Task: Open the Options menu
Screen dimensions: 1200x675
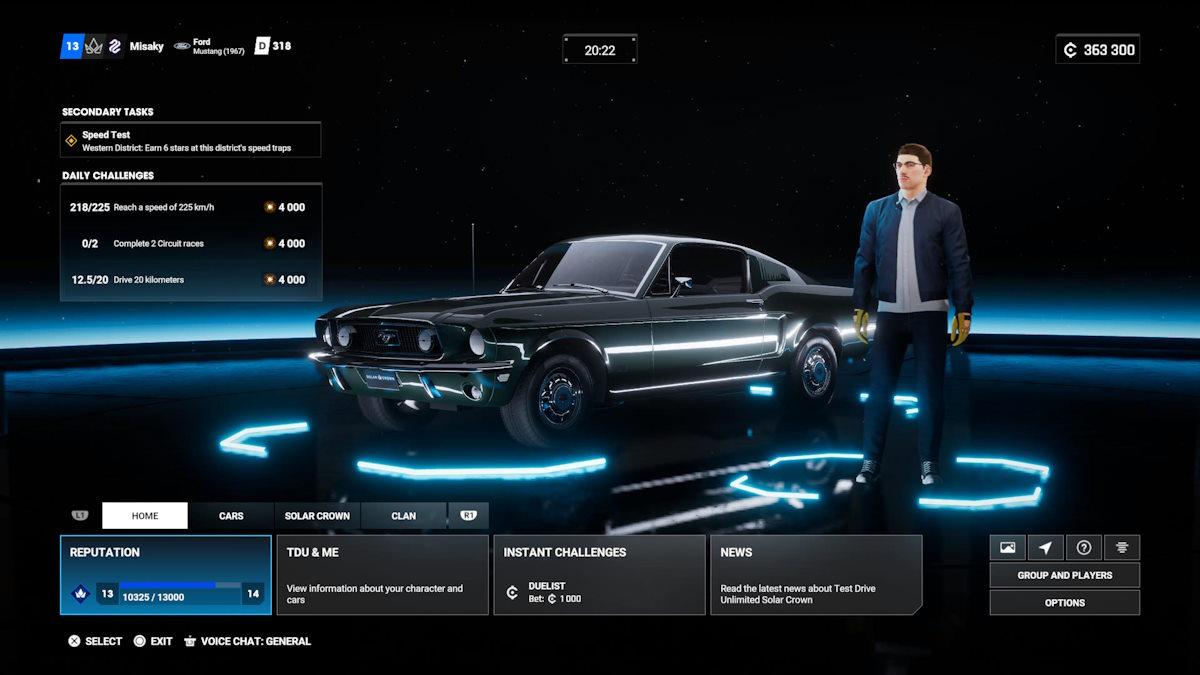Action: (x=1064, y=603)
